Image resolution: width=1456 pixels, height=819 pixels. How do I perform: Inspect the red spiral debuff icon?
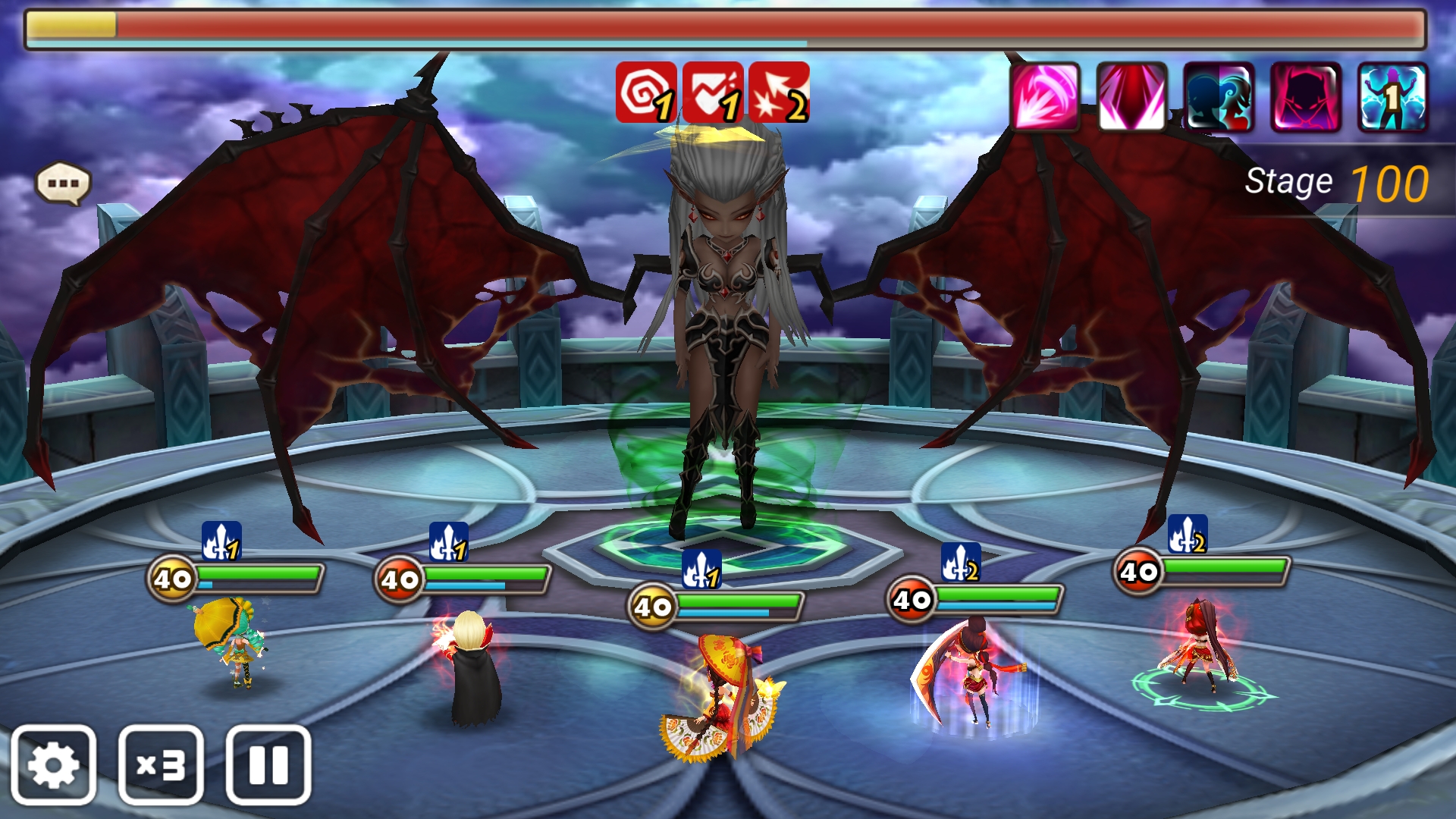tap(645, 92)
